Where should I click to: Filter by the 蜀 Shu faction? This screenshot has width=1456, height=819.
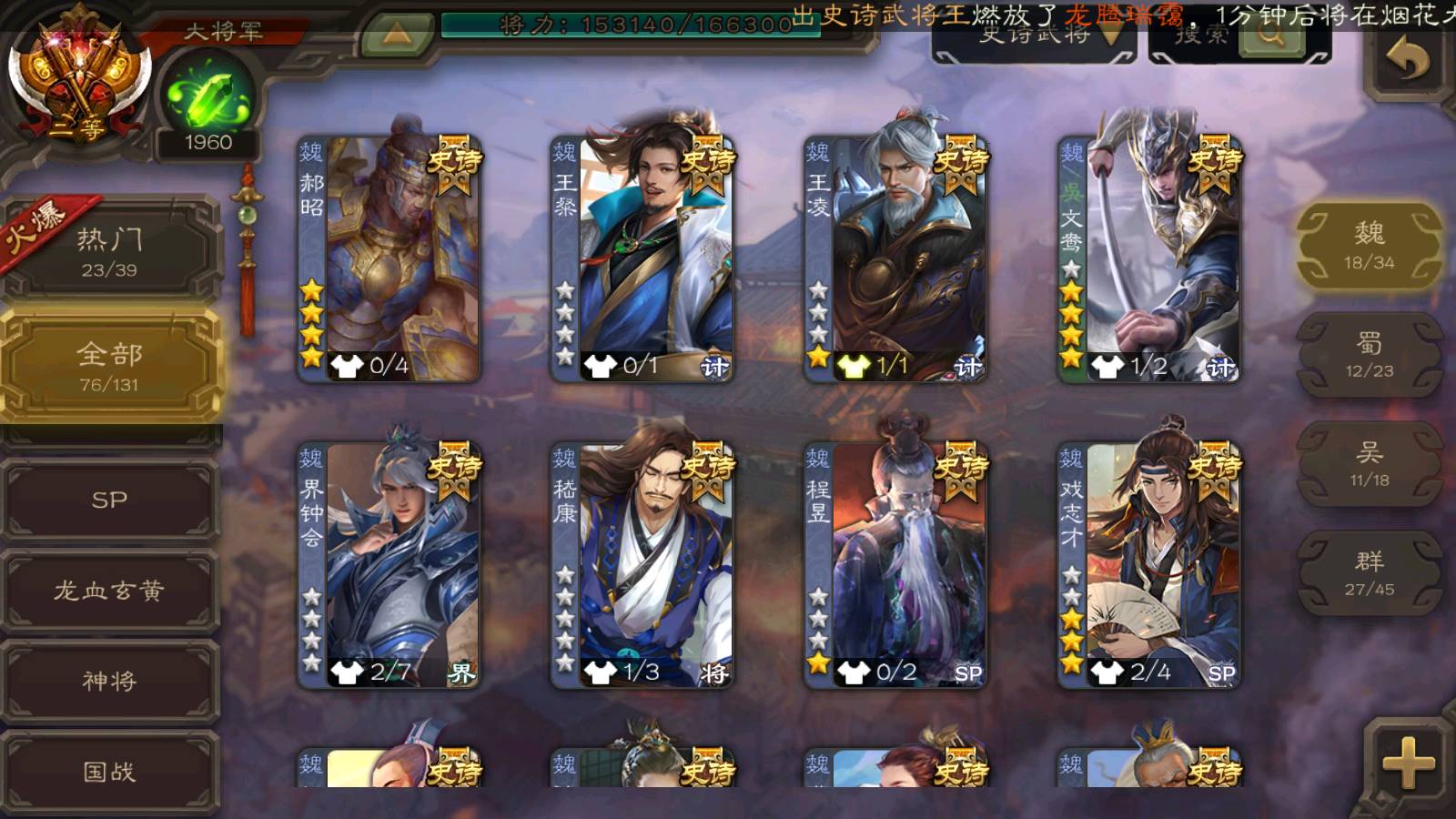tap(1369, 355)
